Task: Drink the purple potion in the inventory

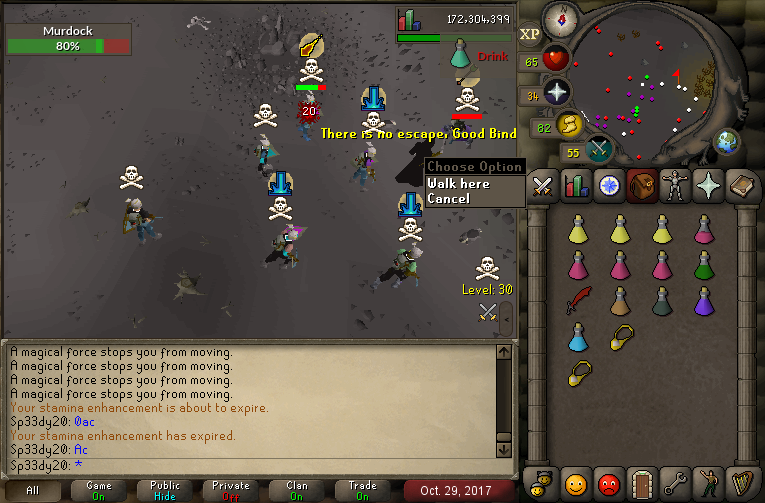Action: (x=705, y=300)
